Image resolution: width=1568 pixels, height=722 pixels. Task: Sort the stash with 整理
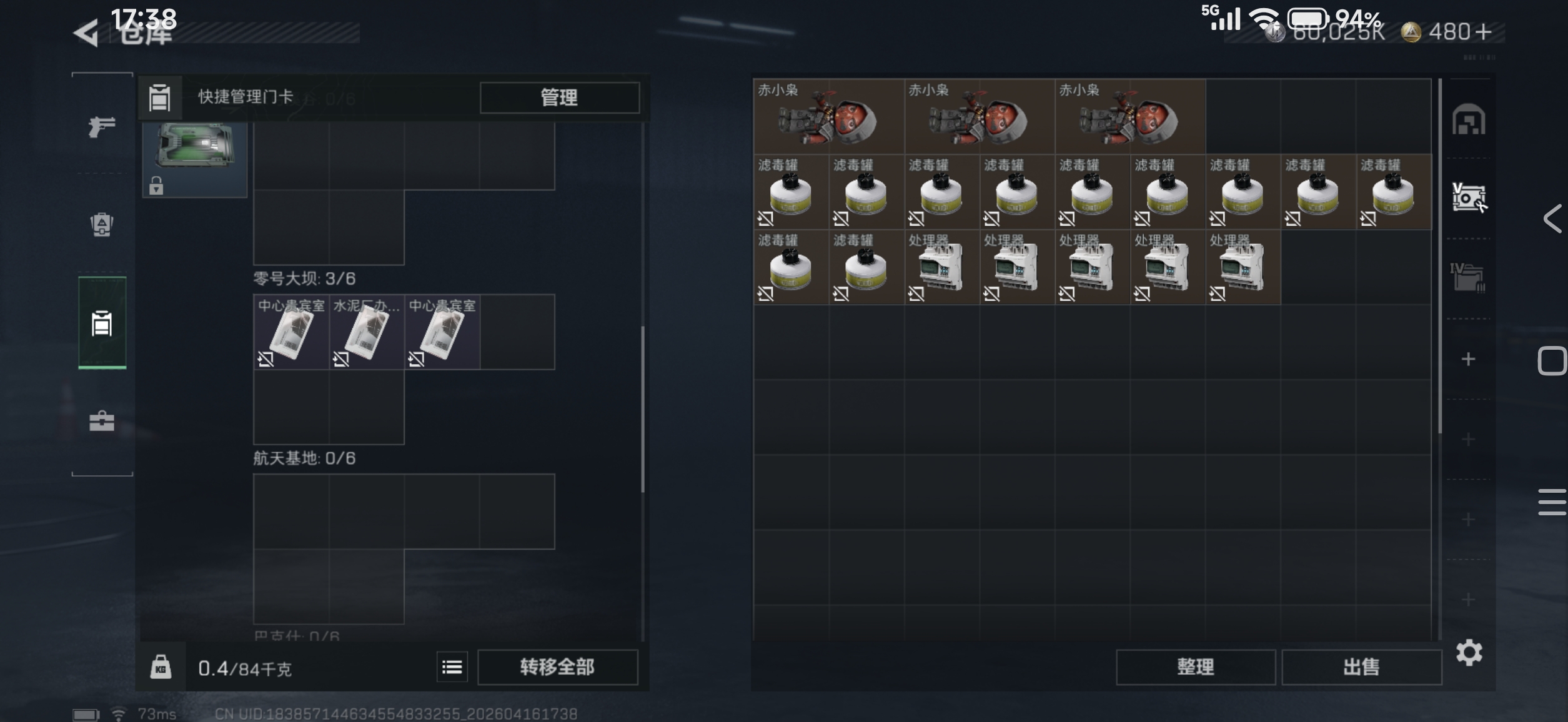click(1195, 667)
